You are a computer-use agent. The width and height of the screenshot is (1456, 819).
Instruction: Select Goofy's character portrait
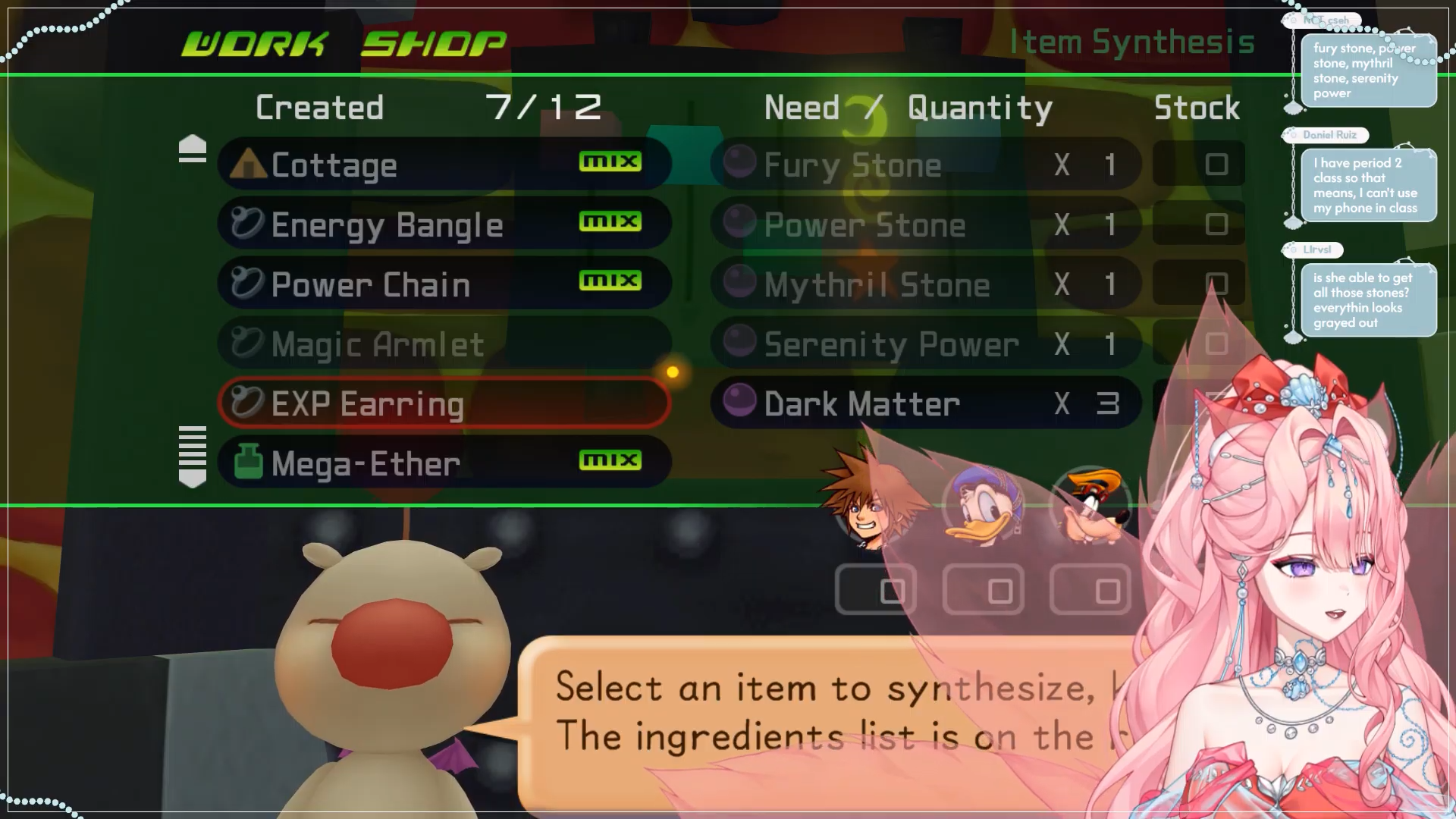(1090, 506)
